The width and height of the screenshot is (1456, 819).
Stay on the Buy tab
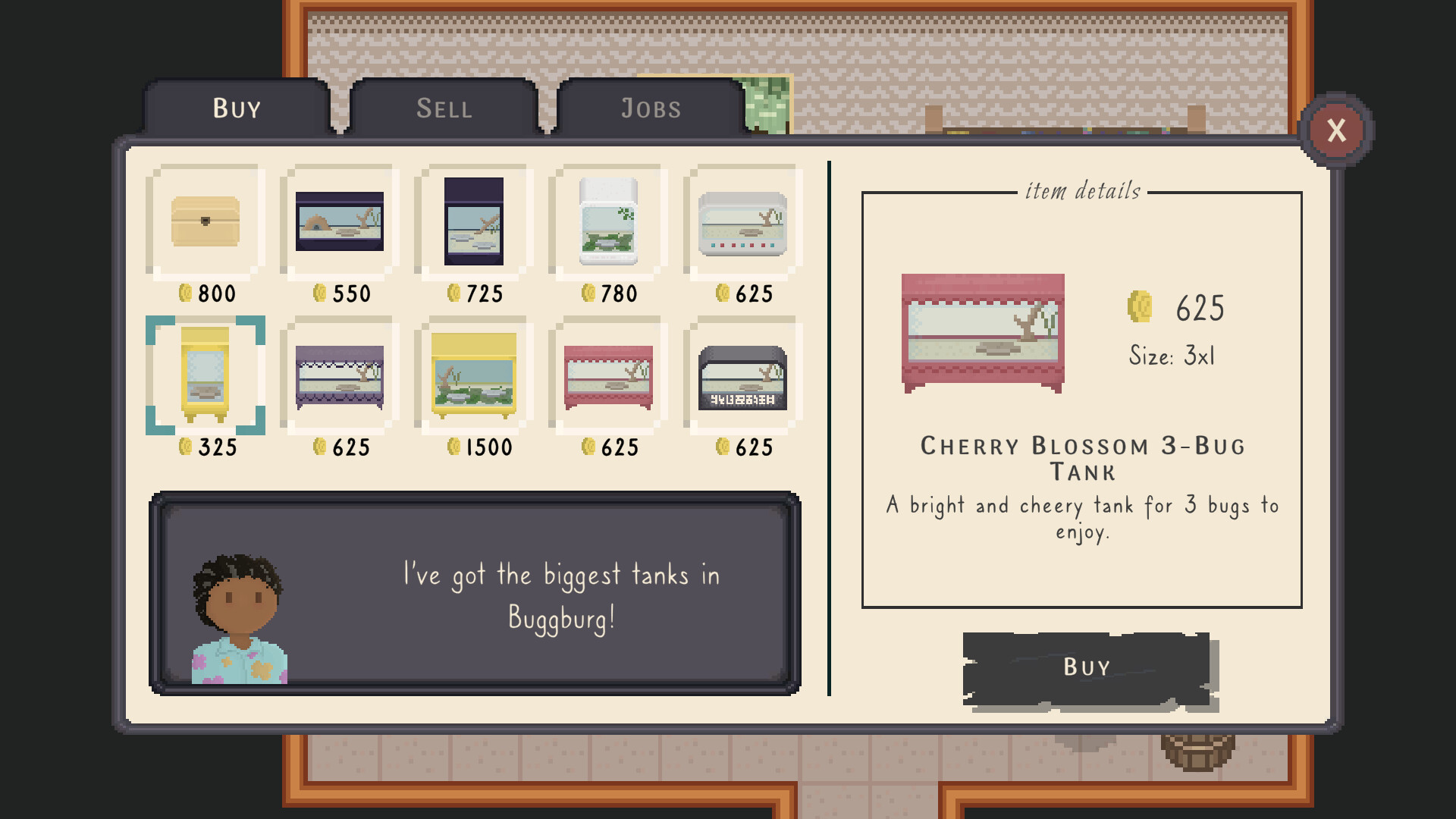tap(235, 108)
